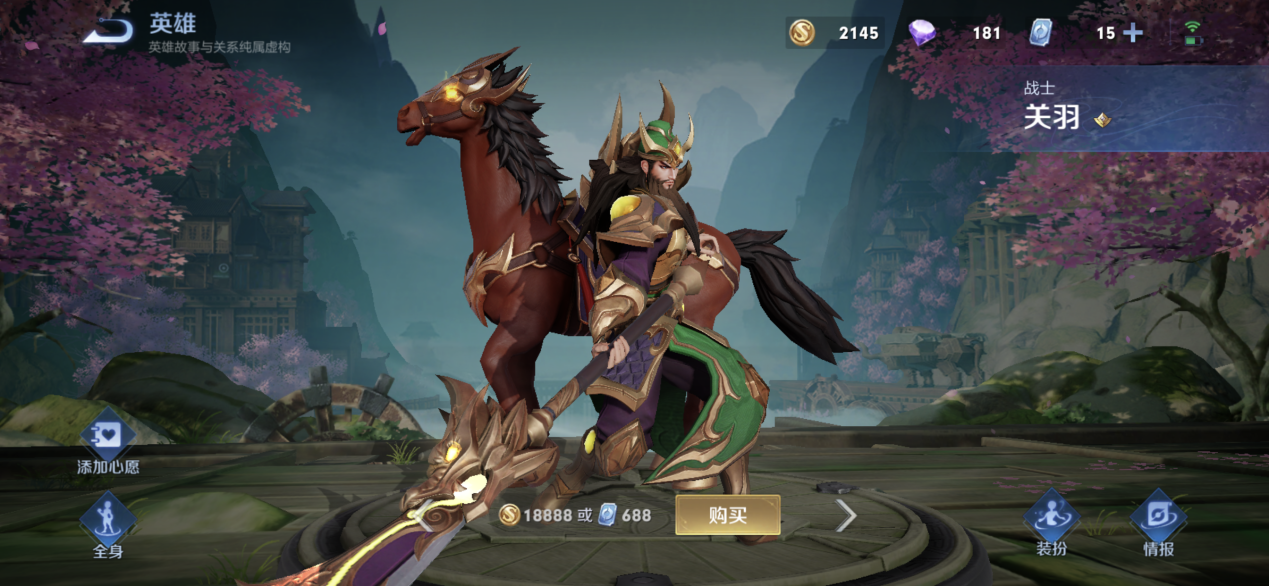Go back using the return arrow
The height and width of the screenshot is (586, 1269).
pos(108,31)
